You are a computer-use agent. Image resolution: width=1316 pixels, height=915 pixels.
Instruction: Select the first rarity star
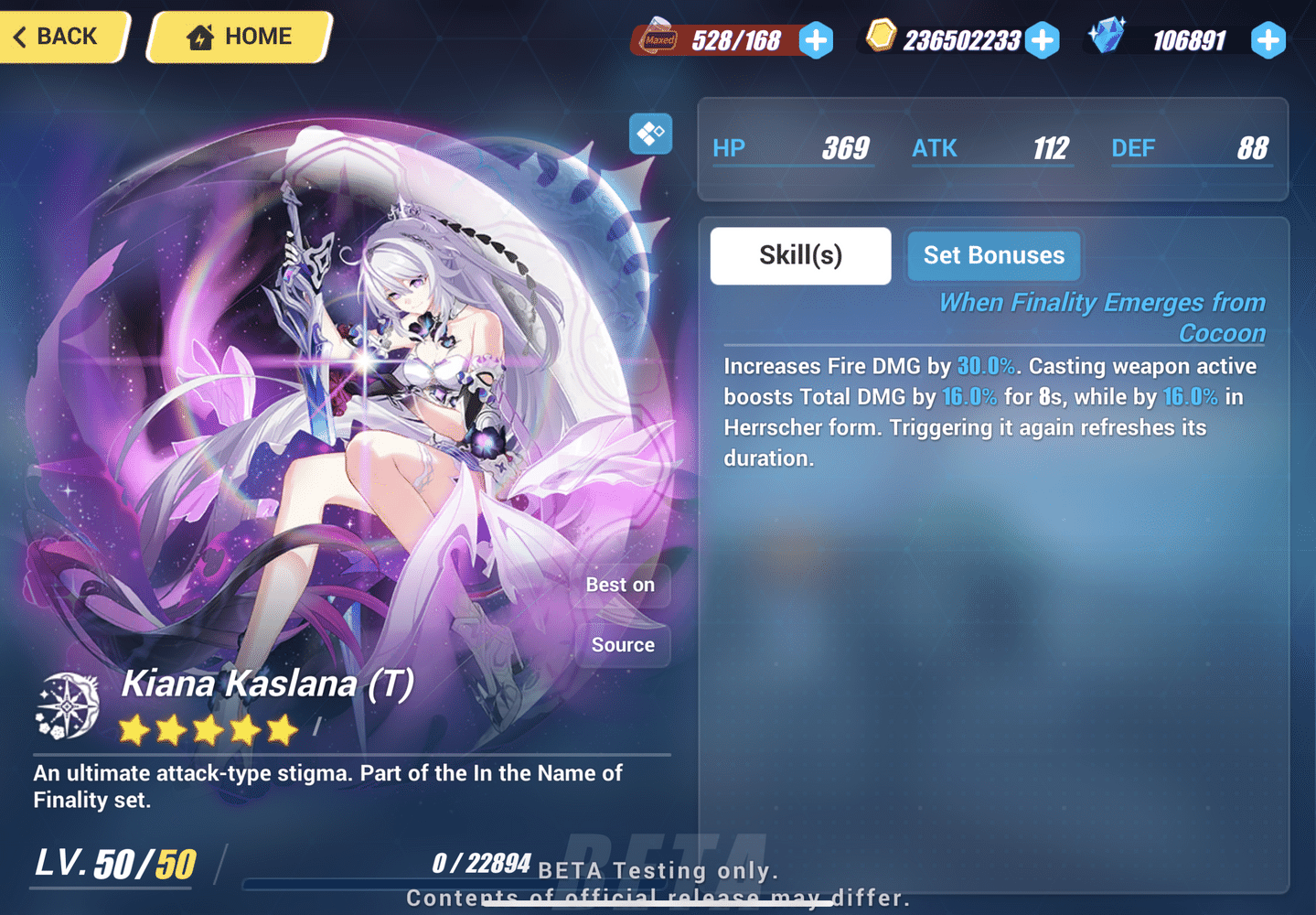coord(134,729)
